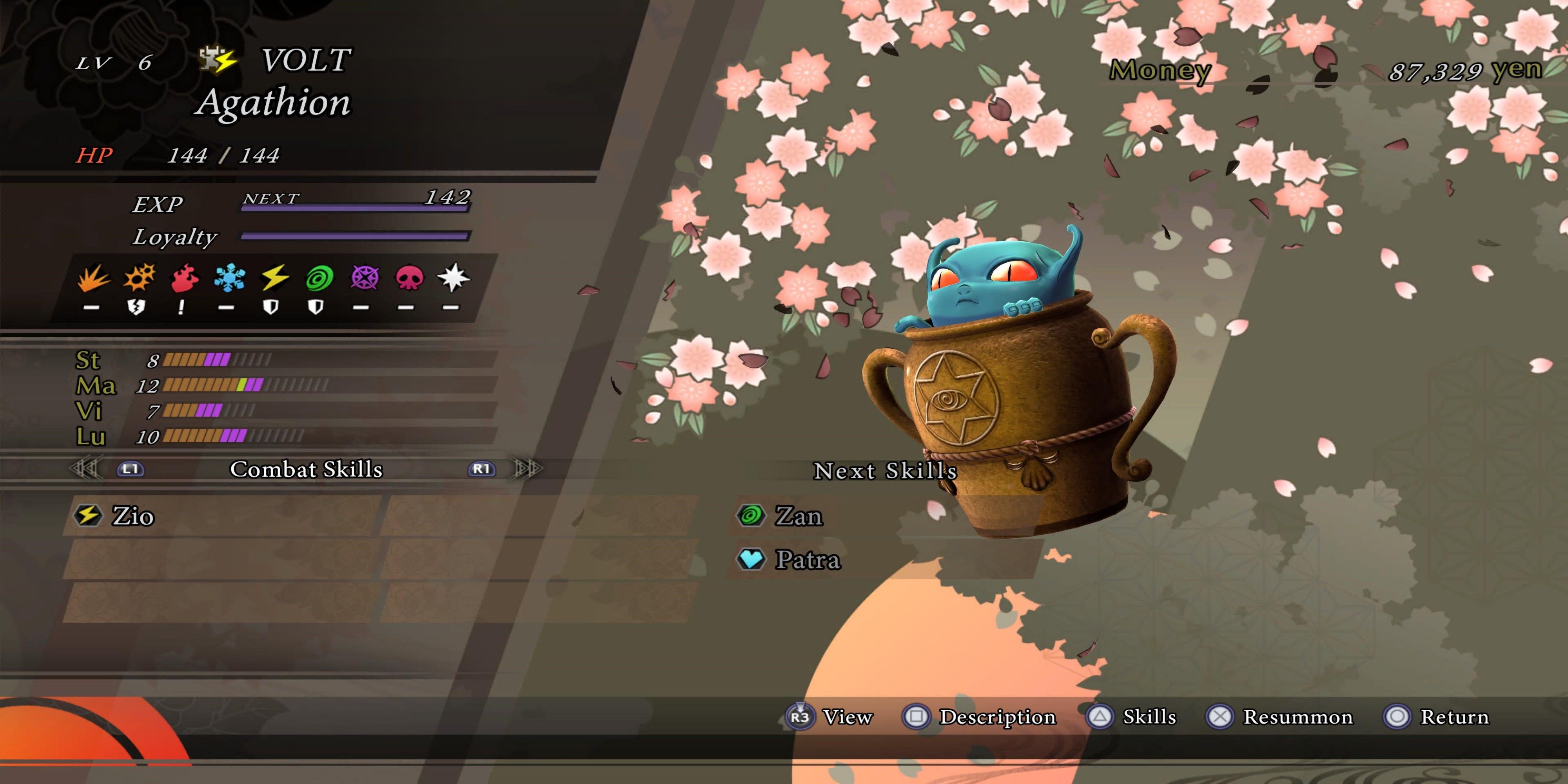Select the force affinity green swirl icon
The image size is (1568, 784).
[x=319, y=279]
